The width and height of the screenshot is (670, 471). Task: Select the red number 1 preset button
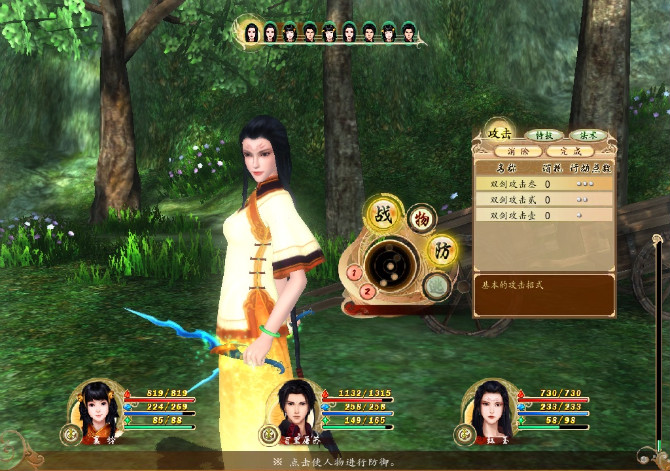[354, 273]
